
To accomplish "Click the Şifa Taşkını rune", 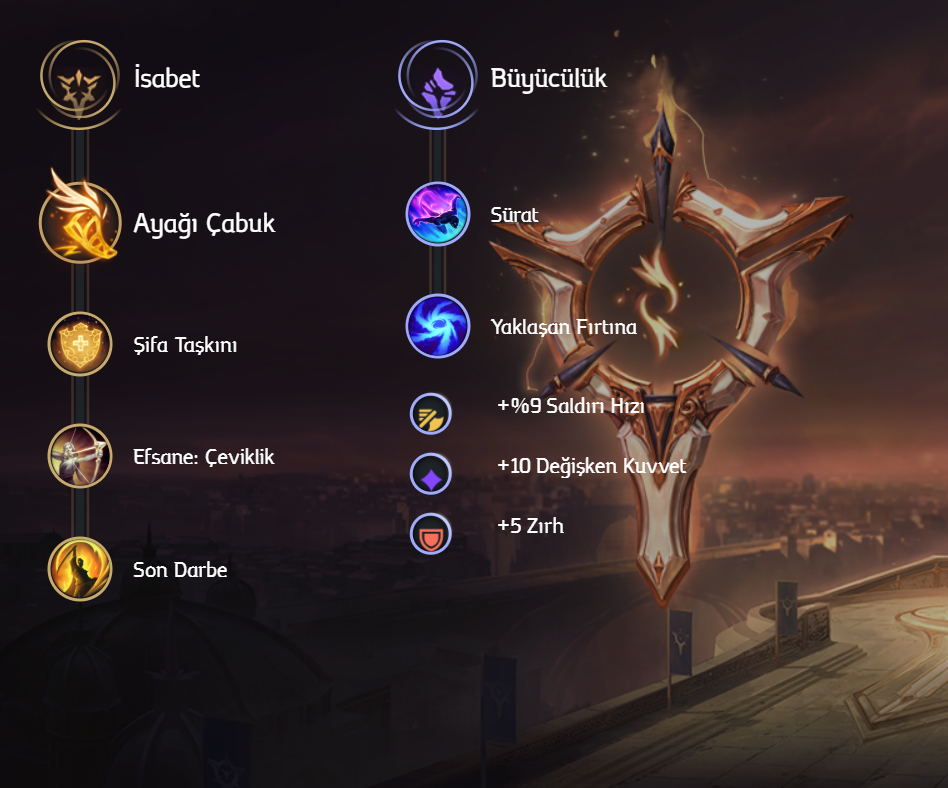I will 80,344.
